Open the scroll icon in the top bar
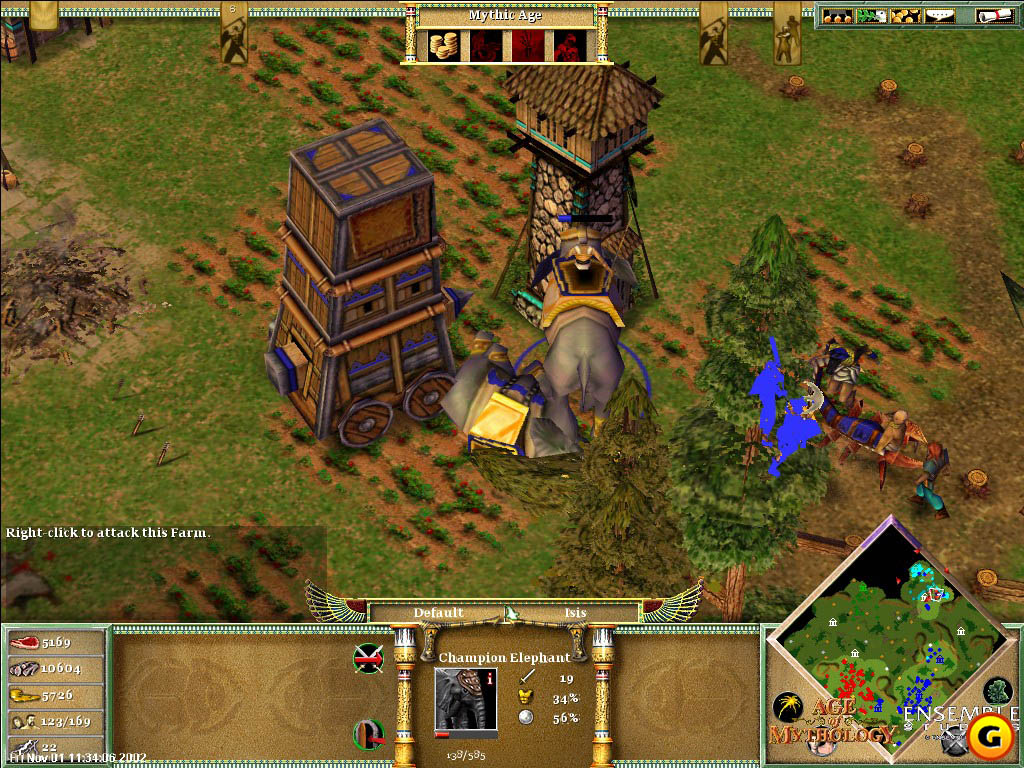This screenshot has height=768, width=1024. (x=994, y=15)
